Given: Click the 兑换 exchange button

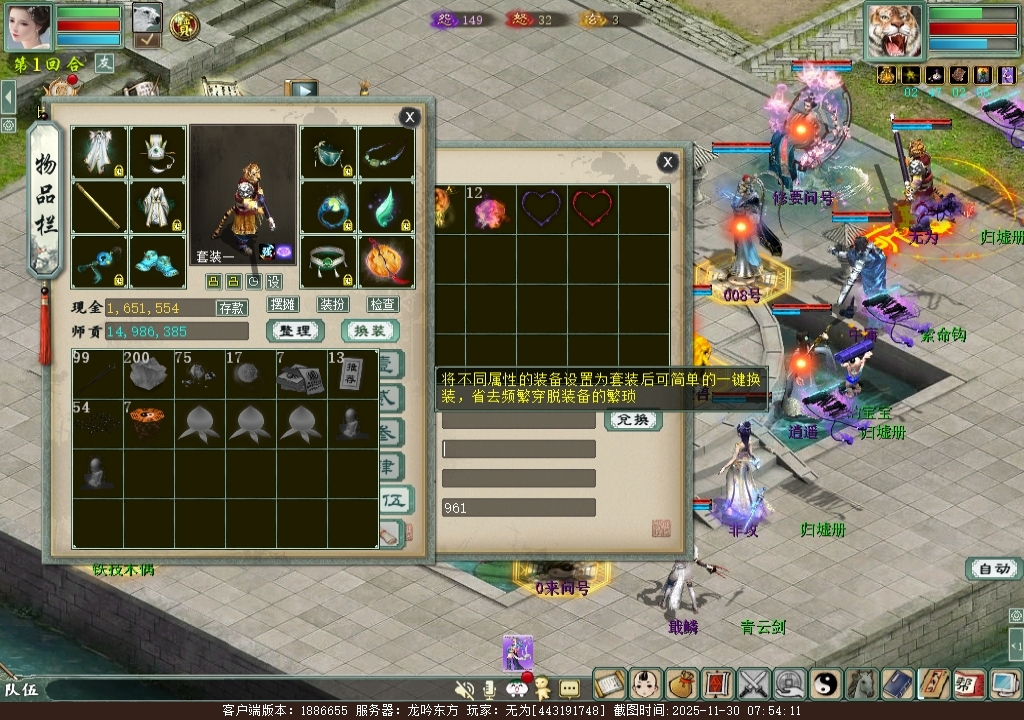Looking at the screenshot, I should tap(633, 420).
